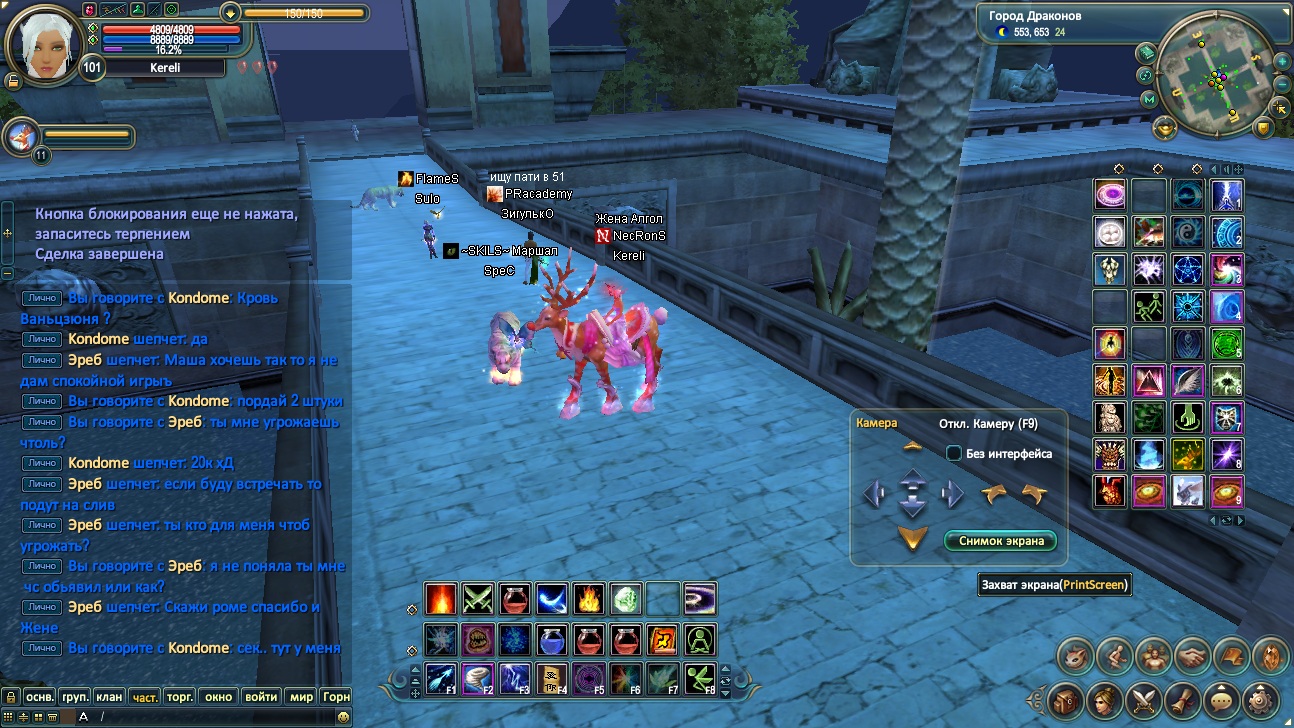This screenshot has height=728, width=1294.
Task: Activate the crossed green swords skill
Action: [477, 598]
